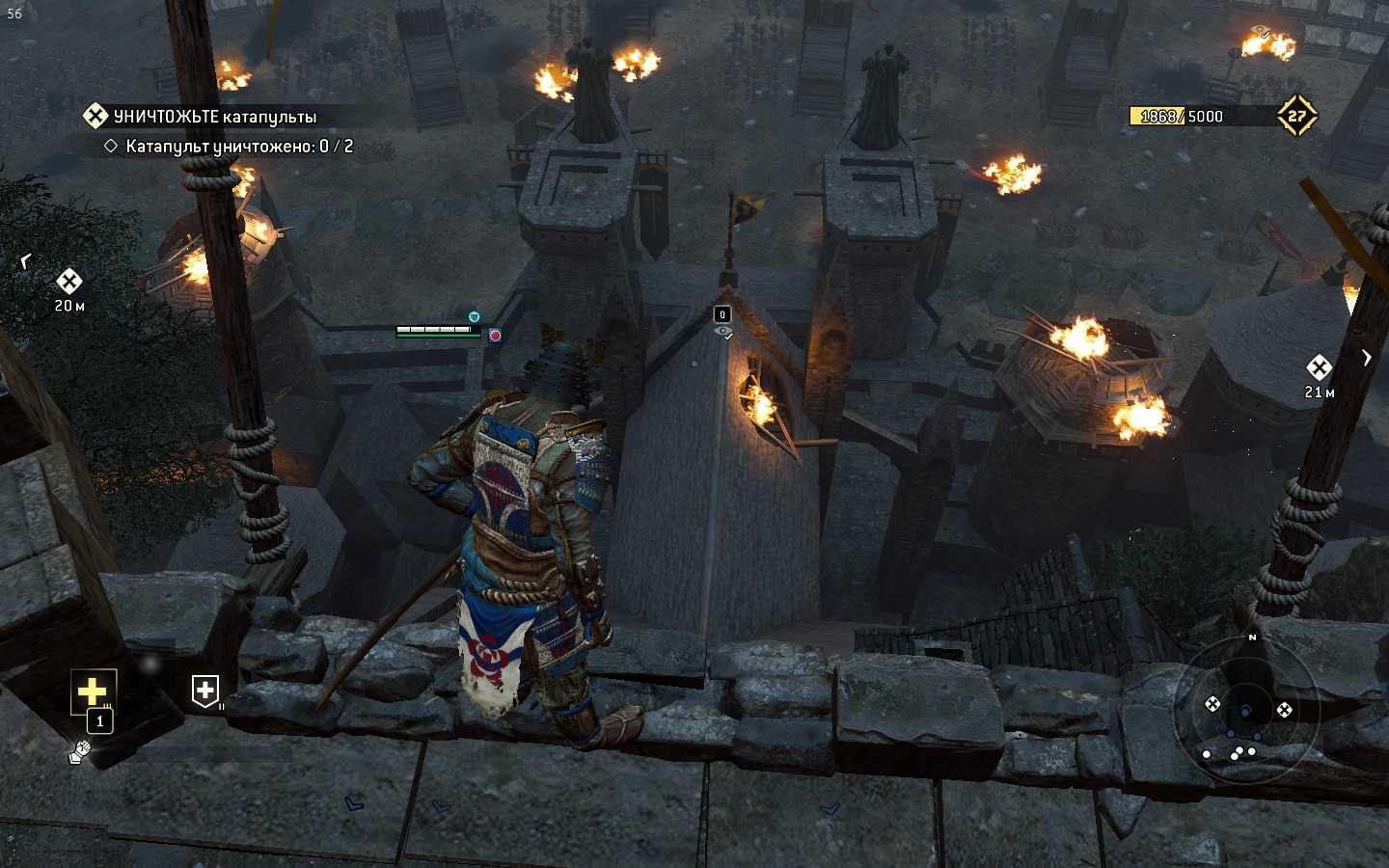Select the objective marker showing 20 м

click(x=68, y=282)
